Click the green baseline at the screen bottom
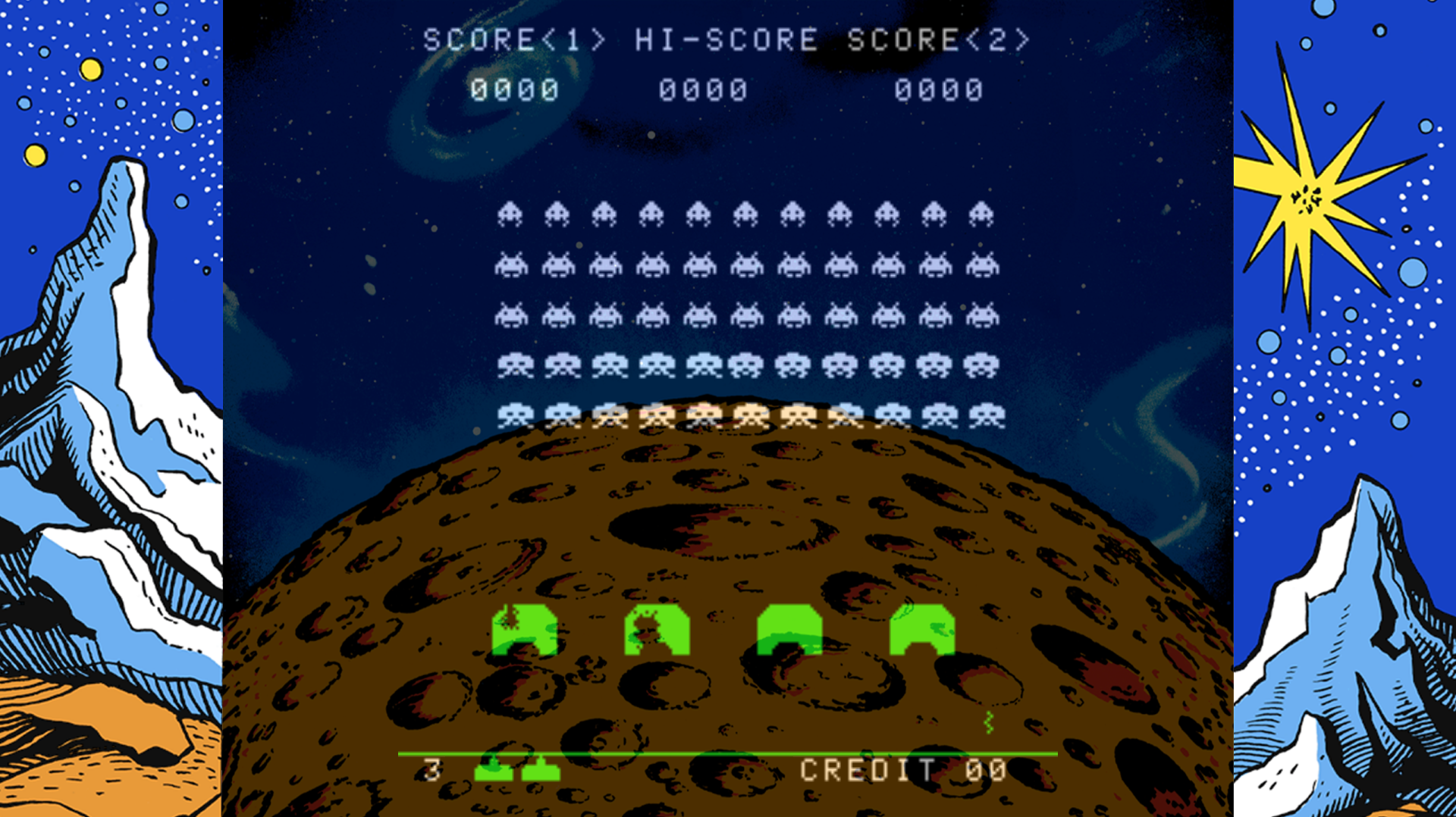The width and height of the screenshot is (1456, 817). (x=728, y=754)
